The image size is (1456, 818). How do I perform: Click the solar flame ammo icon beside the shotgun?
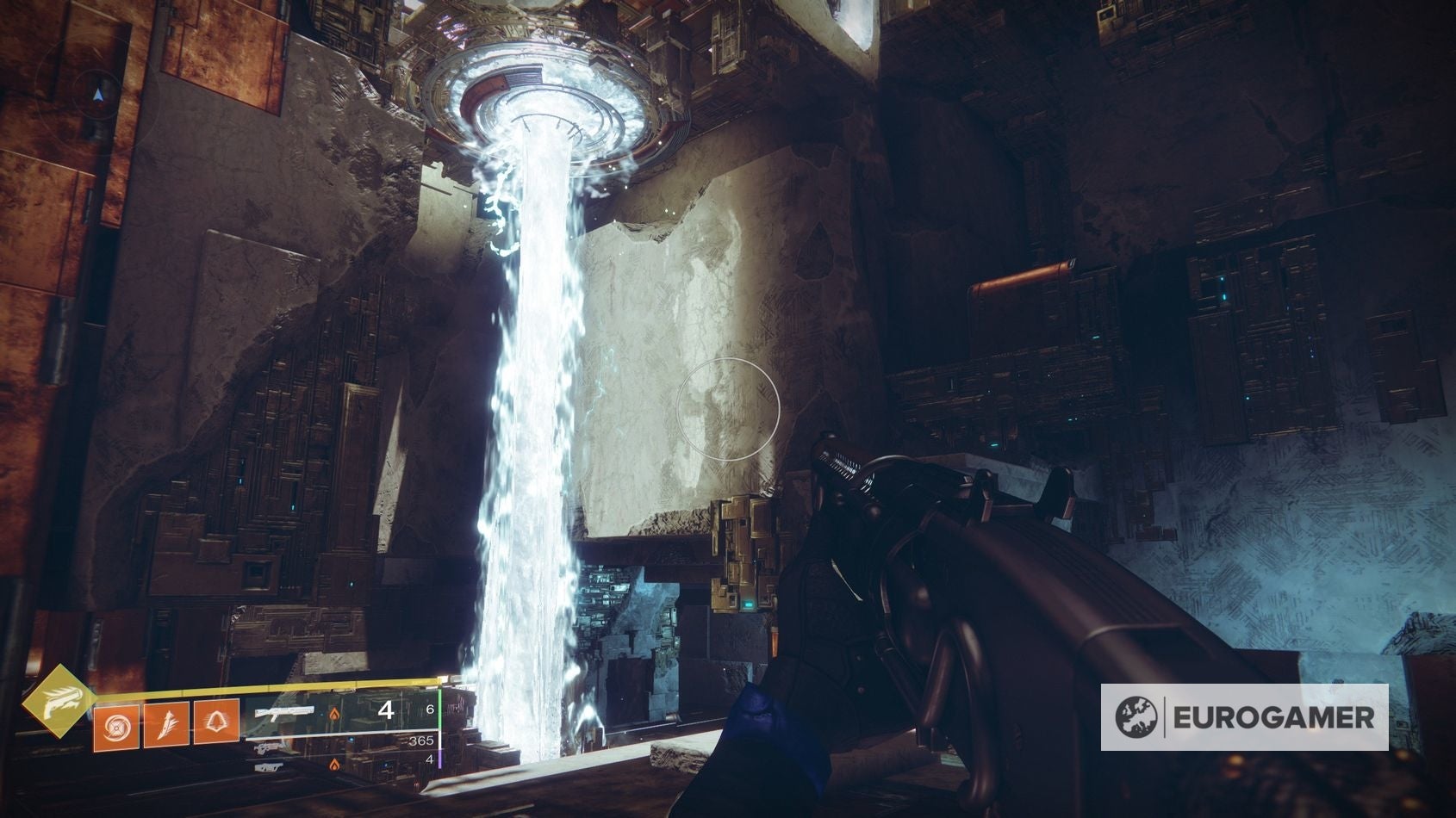coord(334,715)
